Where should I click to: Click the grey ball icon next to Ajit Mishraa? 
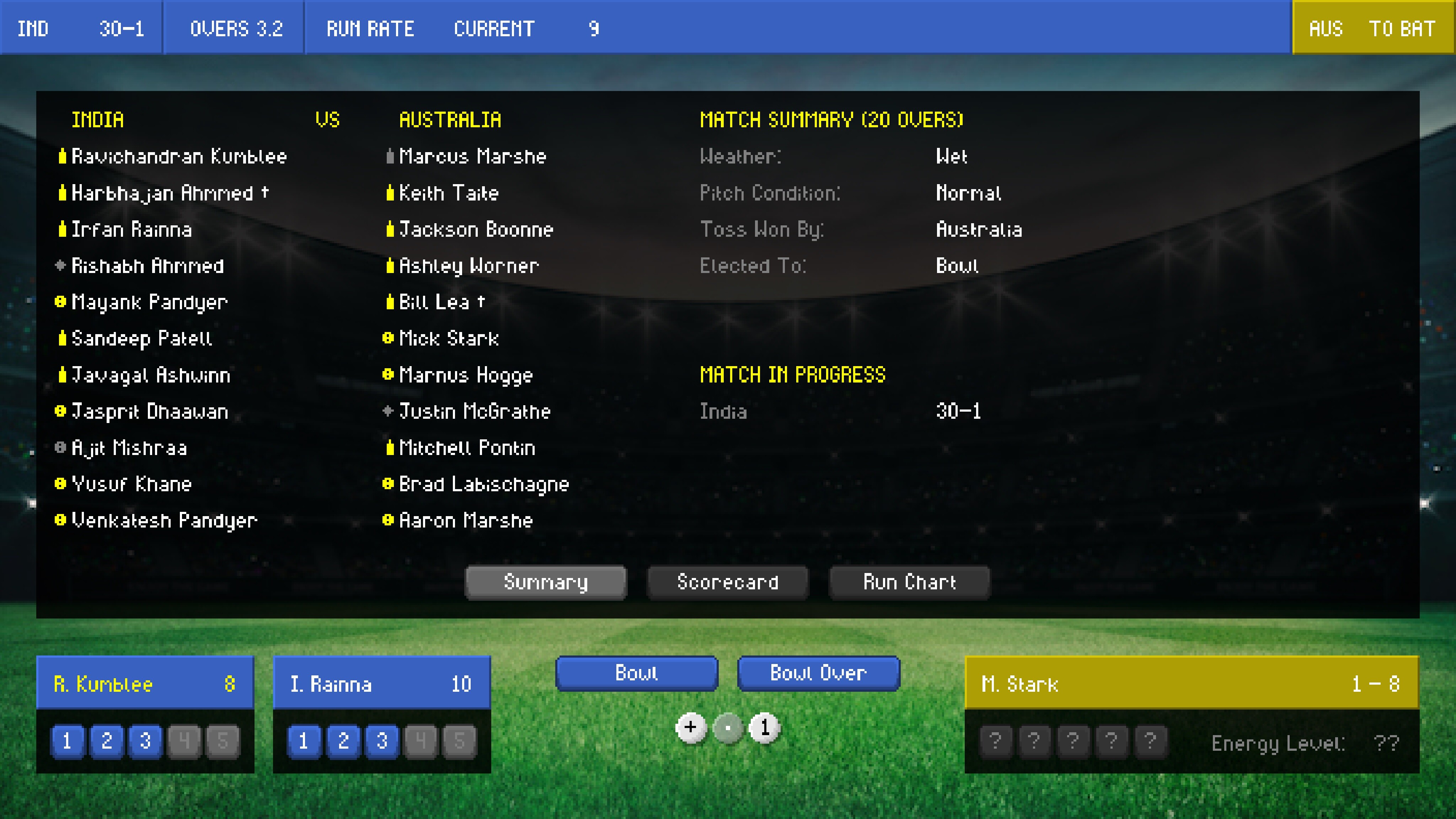(60, 448)
